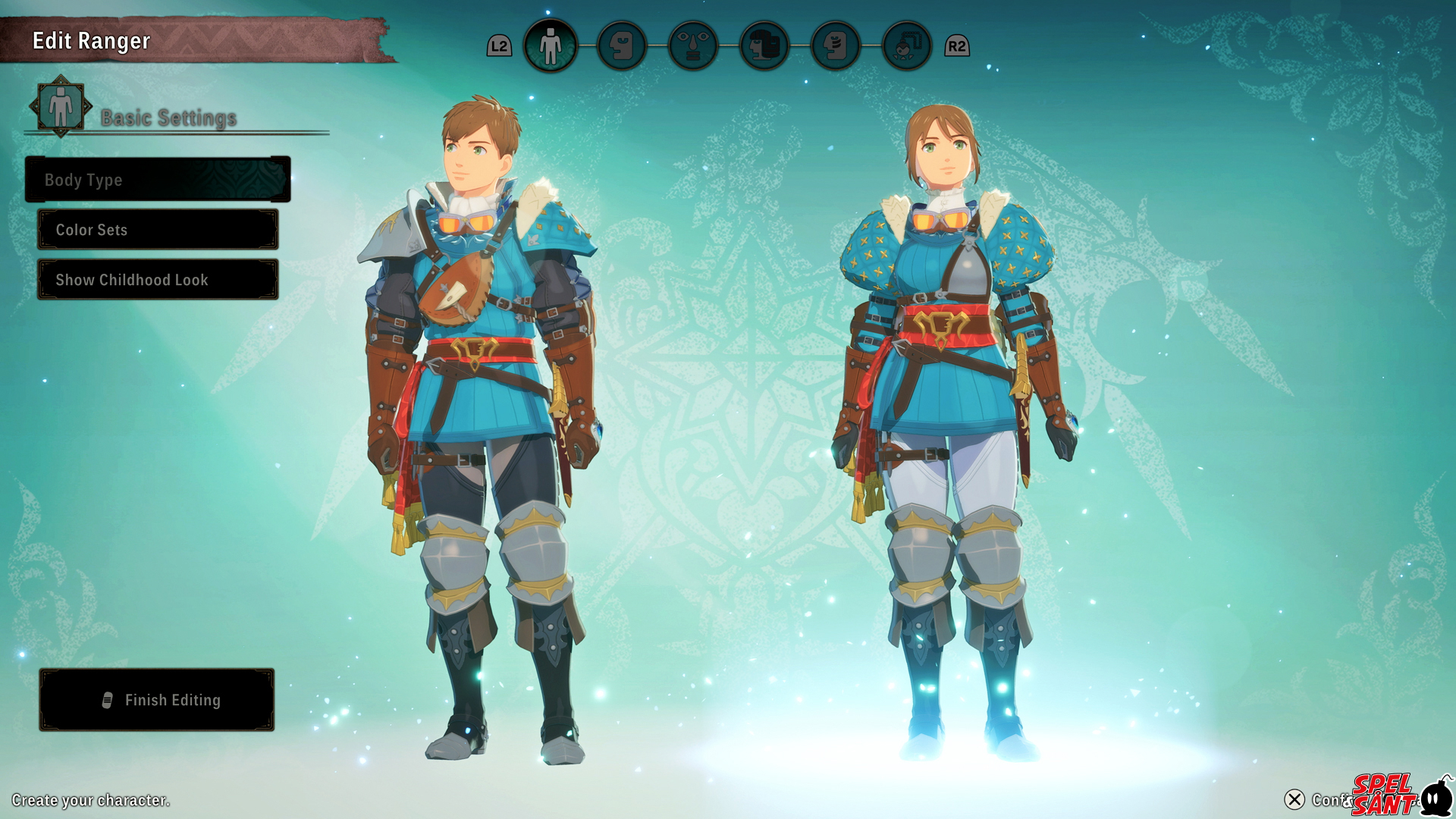This screenshot has width=1456, height=819.
Task: Open the necklace accessory tab
Action: pyautogui.click(x=907, y=45)
